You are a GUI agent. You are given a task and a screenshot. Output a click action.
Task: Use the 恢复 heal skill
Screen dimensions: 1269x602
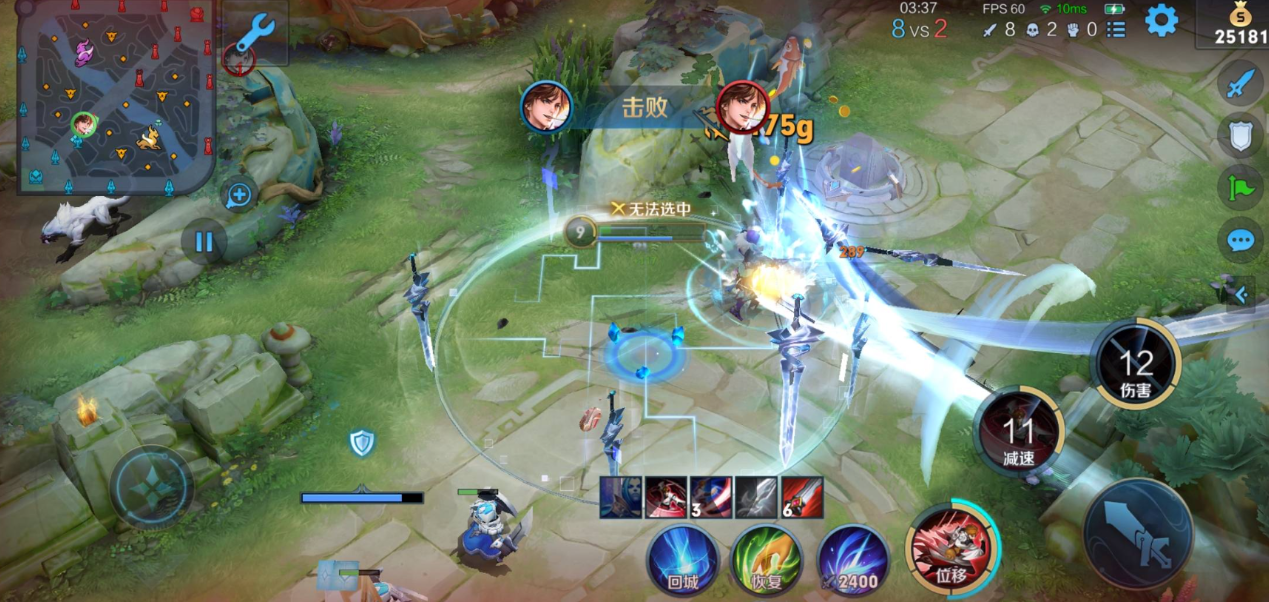[x=768, y=560]
